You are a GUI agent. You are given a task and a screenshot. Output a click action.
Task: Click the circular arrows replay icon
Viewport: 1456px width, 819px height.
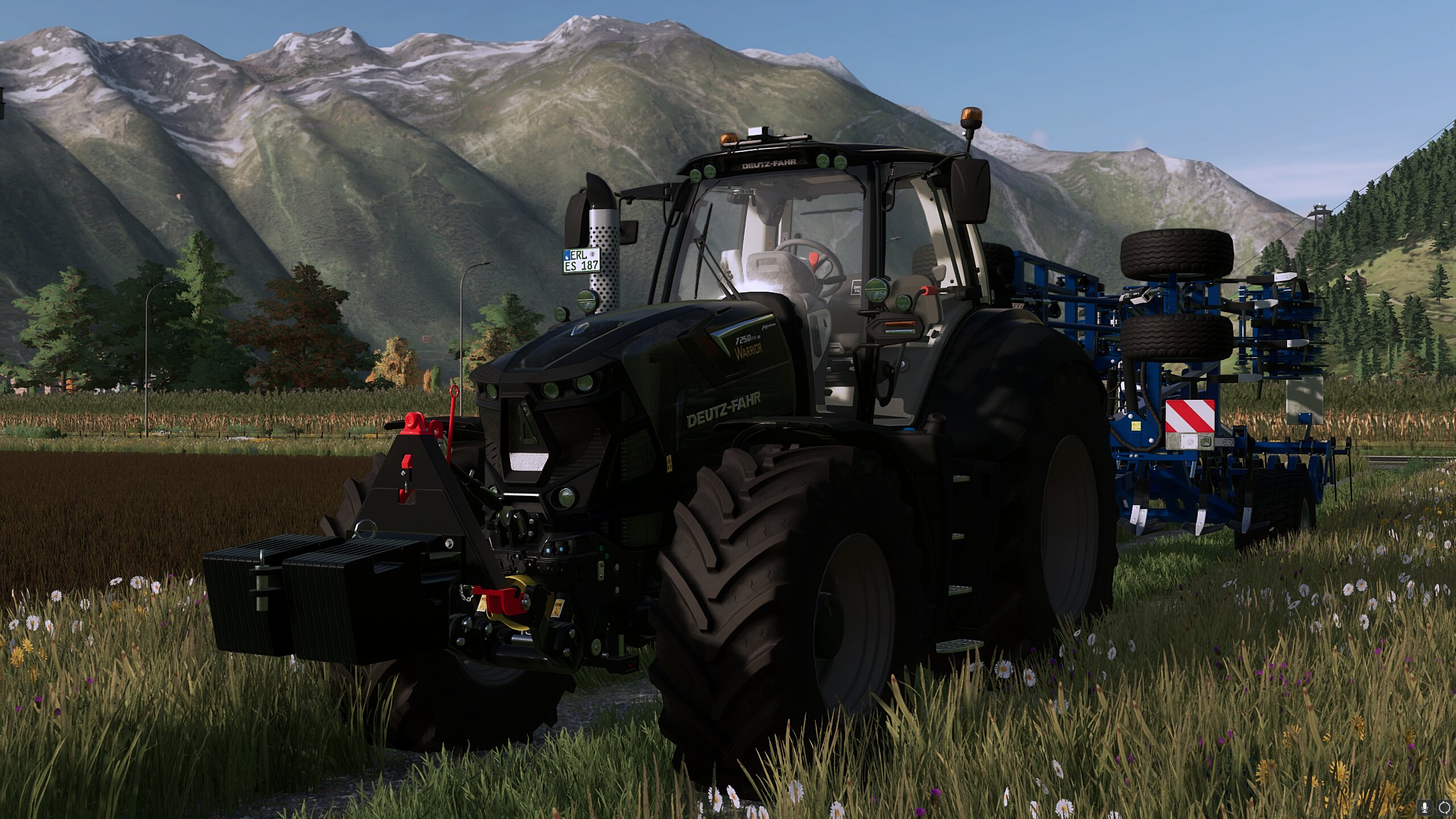pyautogui.click(x=1444, y=806)
